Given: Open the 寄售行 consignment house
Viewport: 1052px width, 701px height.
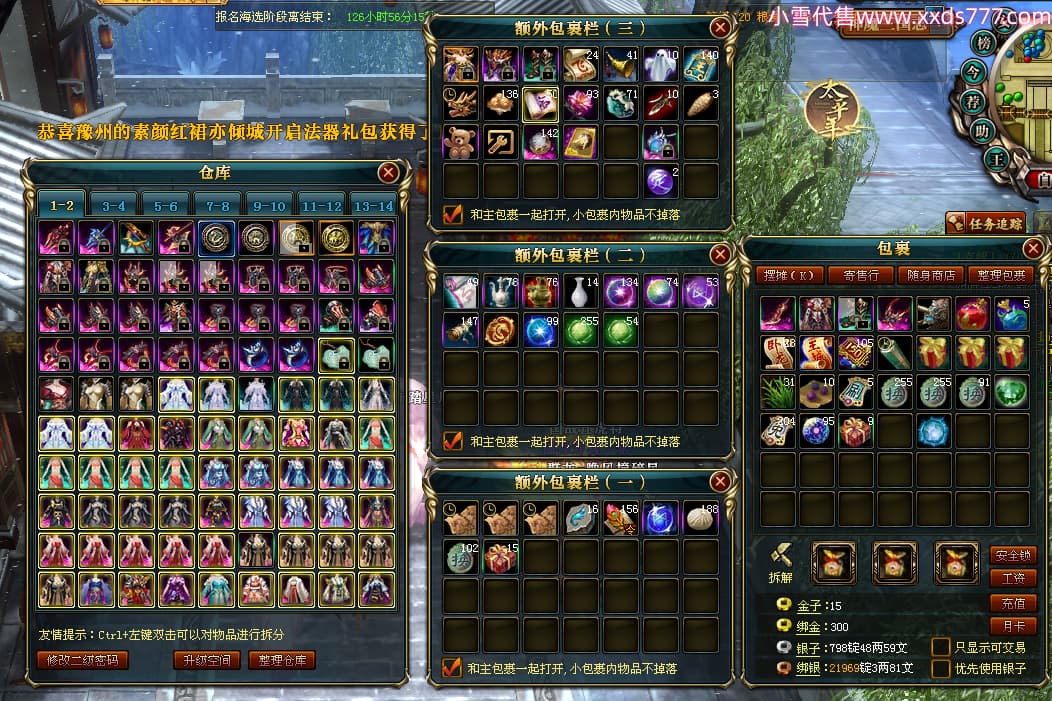Looking at the screenshot, I should tap(861, 275).
